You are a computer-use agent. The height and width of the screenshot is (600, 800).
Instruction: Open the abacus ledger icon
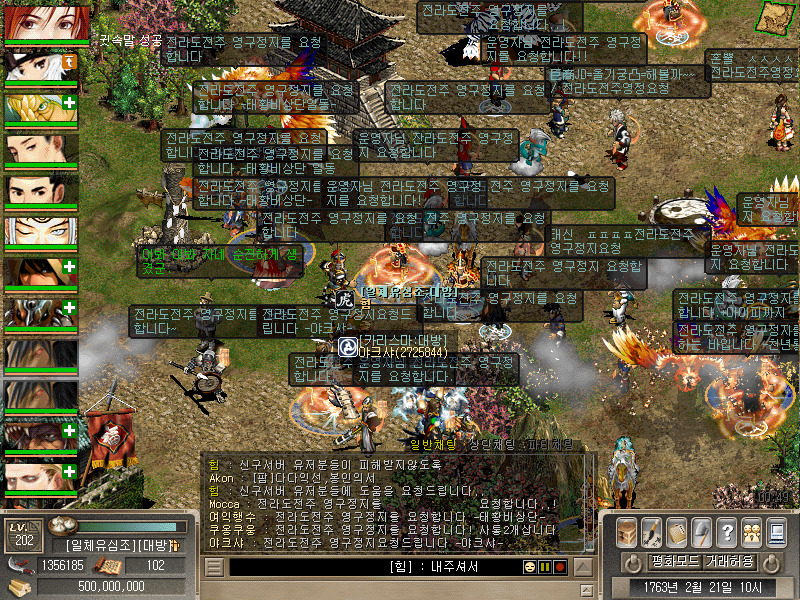tap(677, 530)
